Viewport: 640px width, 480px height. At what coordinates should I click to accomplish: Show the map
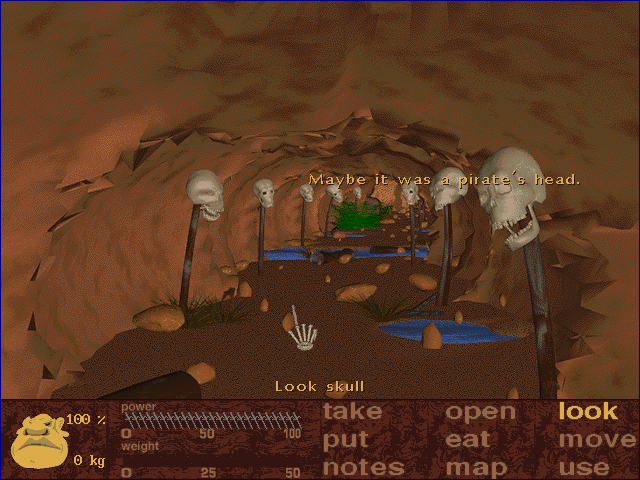476,467
